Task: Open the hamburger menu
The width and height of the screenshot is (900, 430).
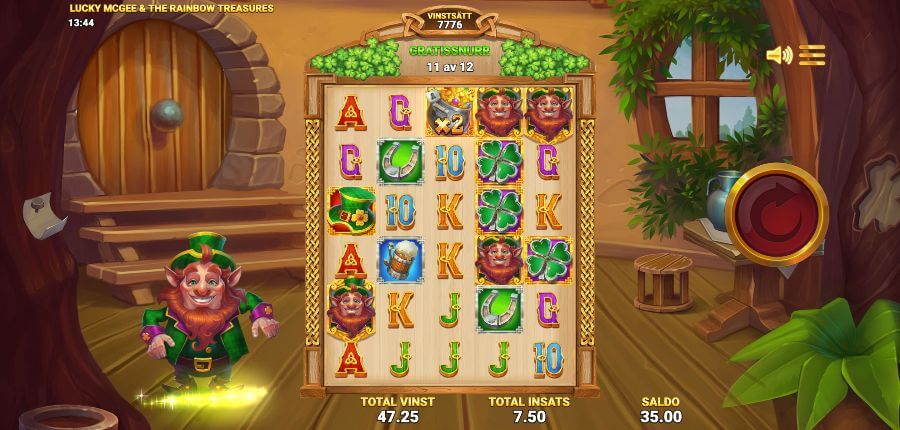Action: (x=812, y=55)
